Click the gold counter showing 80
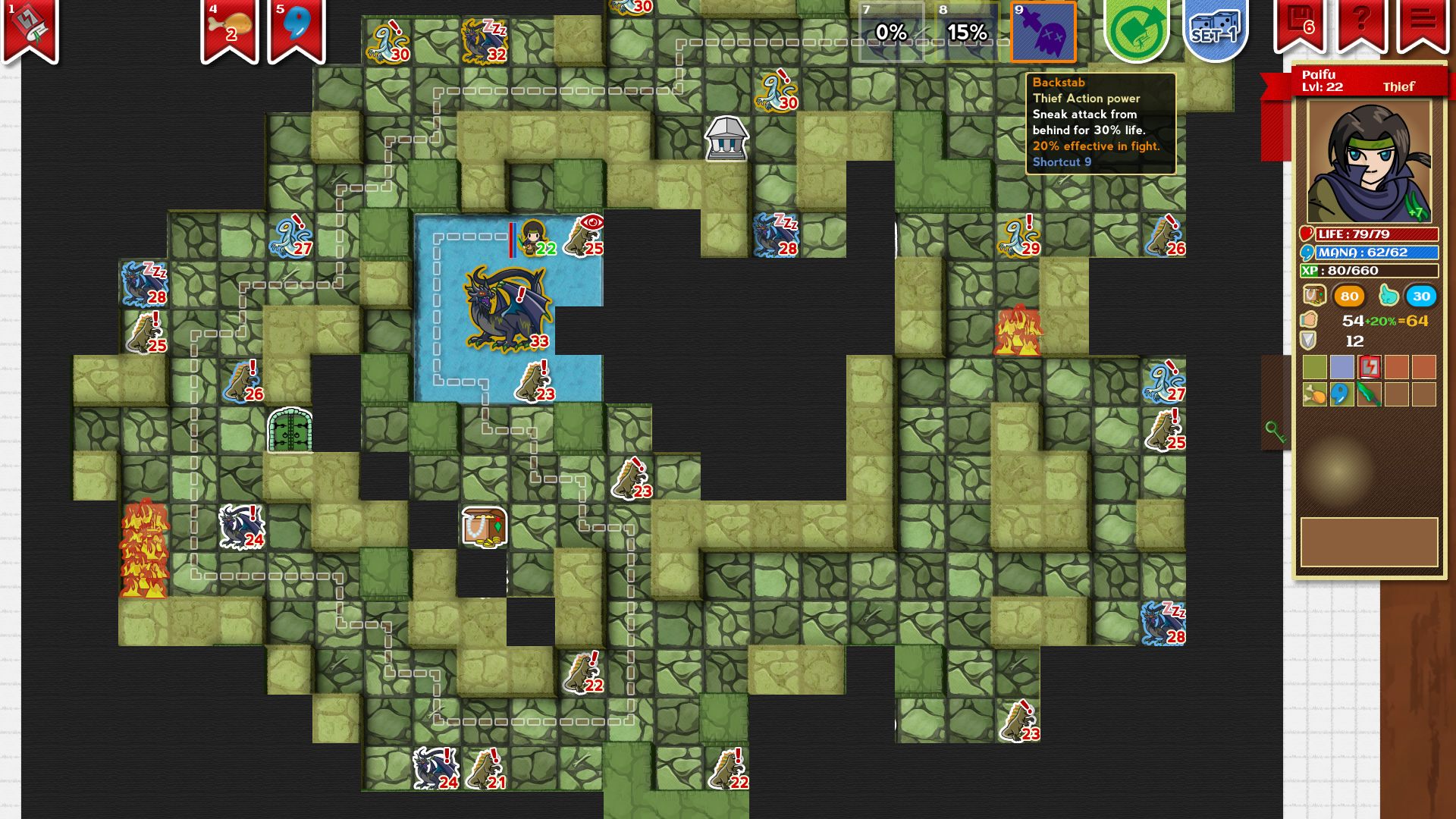The height and width of the screenshot is (819, 1456). coord(1348,297)
